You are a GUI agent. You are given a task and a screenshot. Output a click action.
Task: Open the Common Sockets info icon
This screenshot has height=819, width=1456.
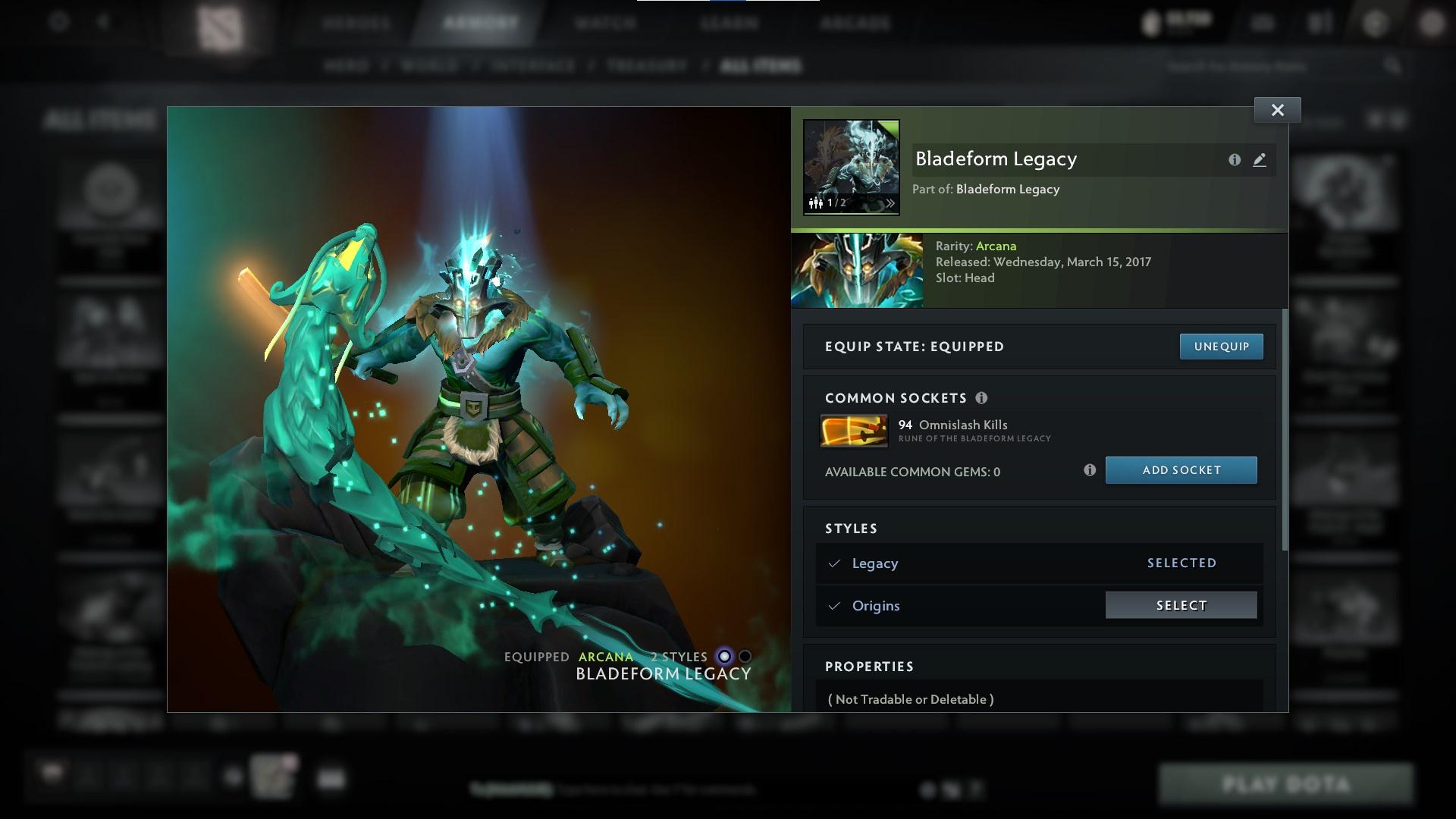[982, 397]
